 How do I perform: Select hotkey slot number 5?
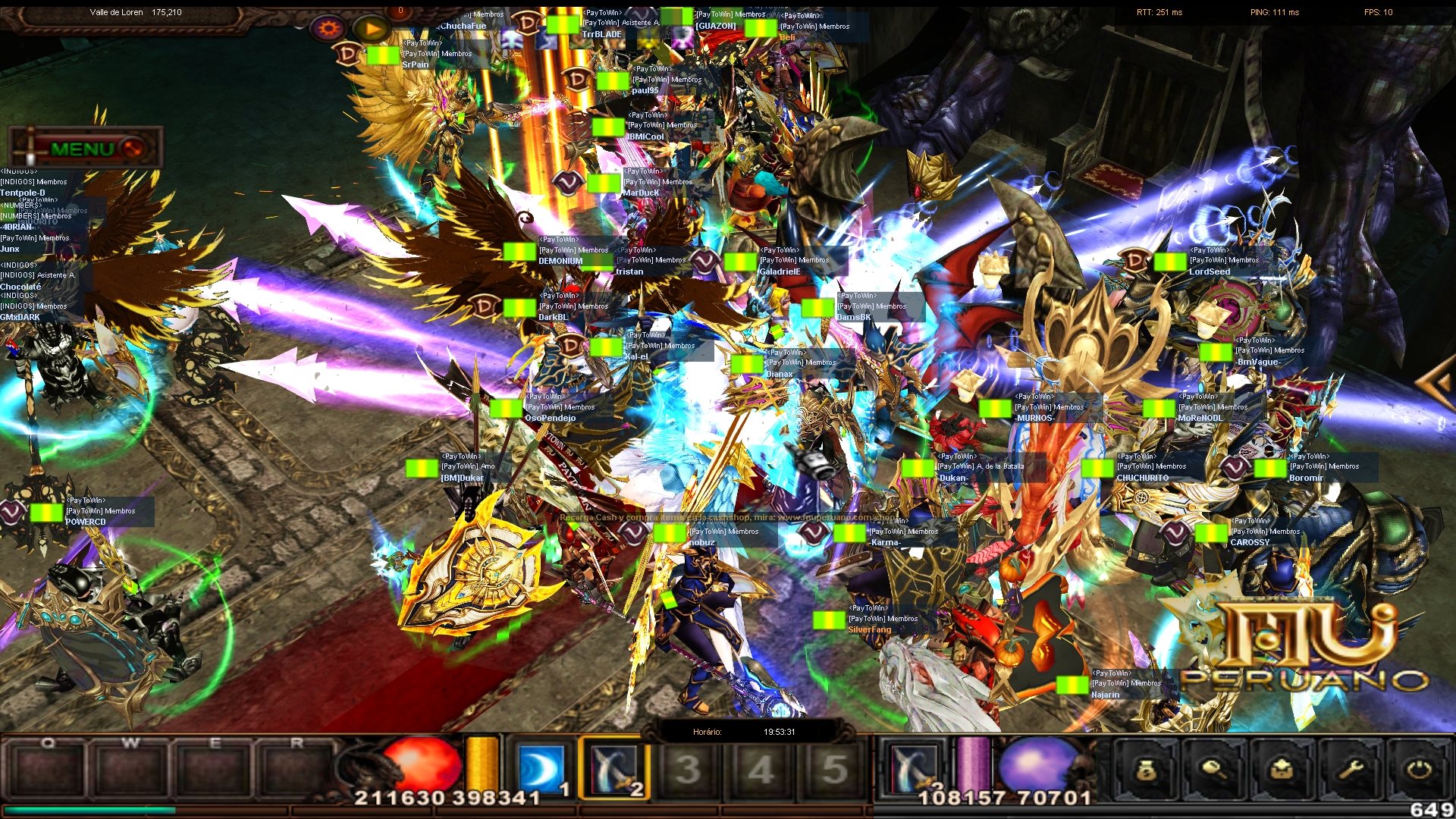click(x=834, y=770)
